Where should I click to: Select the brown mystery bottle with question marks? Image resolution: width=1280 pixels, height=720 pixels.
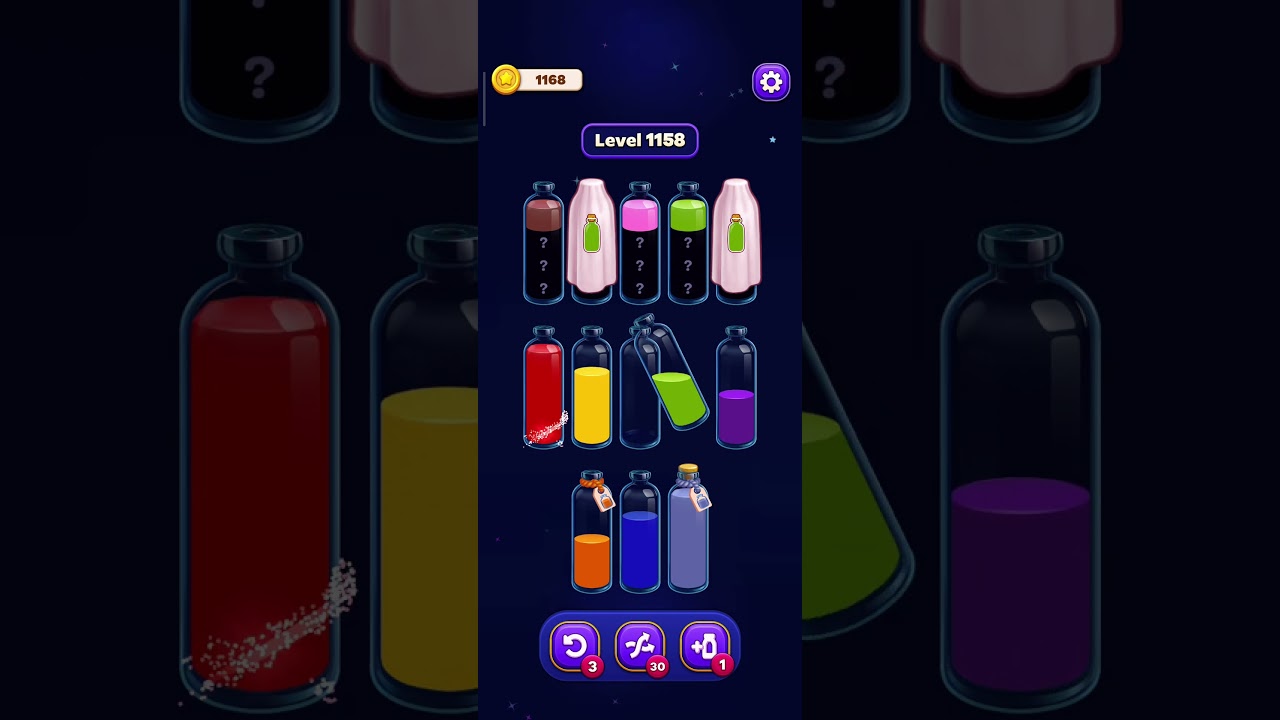pos(543,245)
